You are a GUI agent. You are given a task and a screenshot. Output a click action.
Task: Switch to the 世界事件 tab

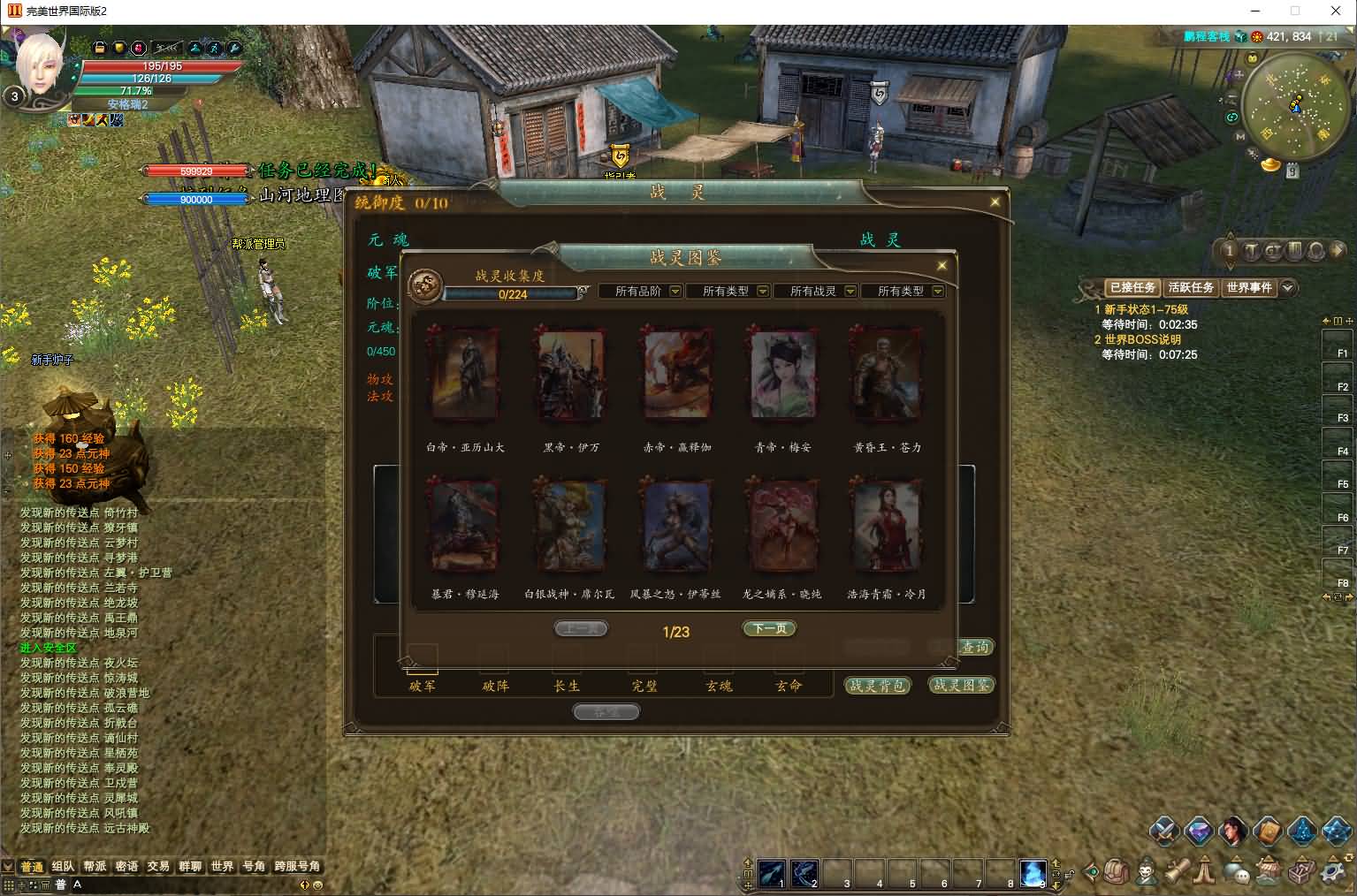1248,287
